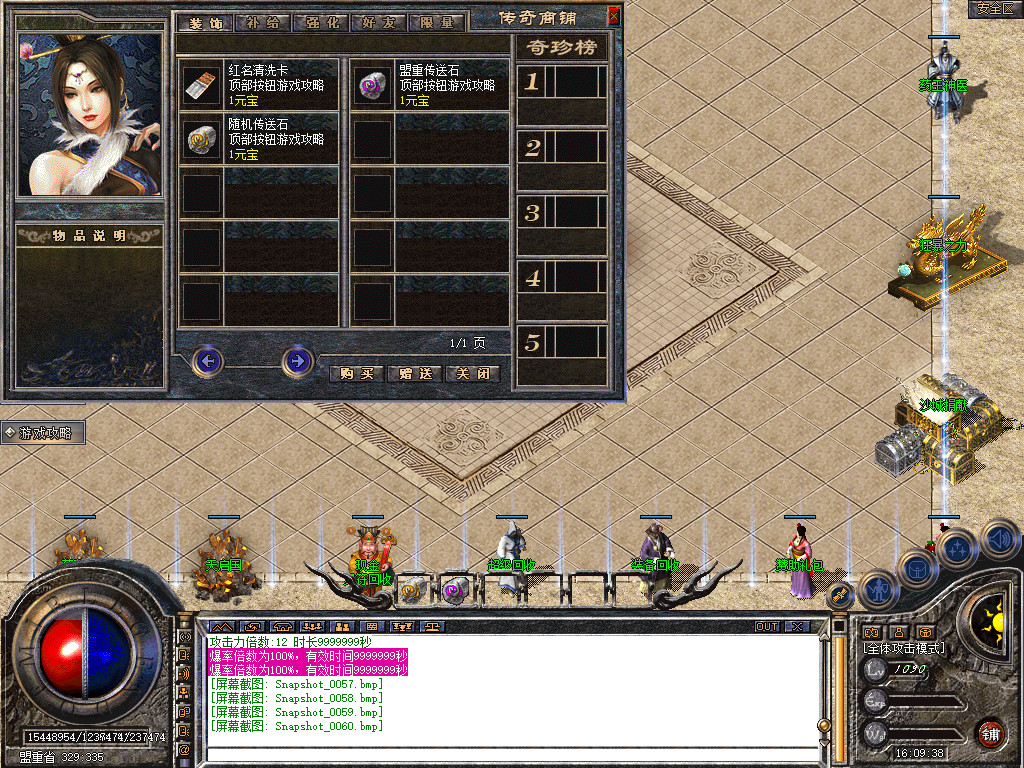Use the purple teleport stone belt slot

click(x=456, y=590)
